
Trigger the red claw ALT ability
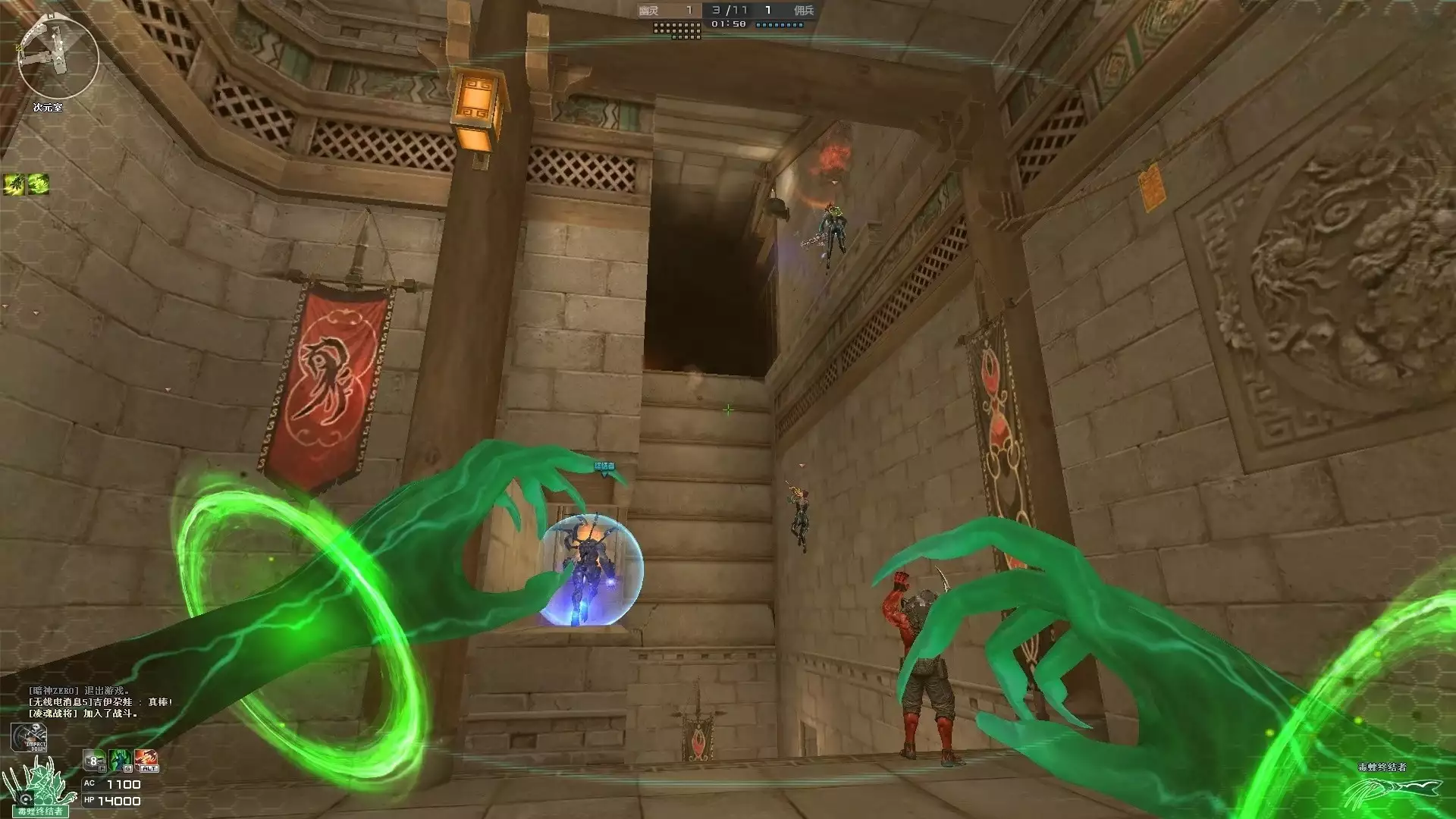146,760
